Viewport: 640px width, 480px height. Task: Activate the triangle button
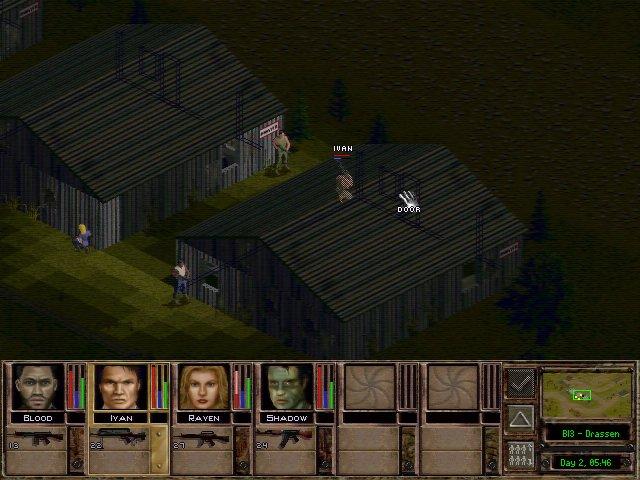(x=520, y=417)
